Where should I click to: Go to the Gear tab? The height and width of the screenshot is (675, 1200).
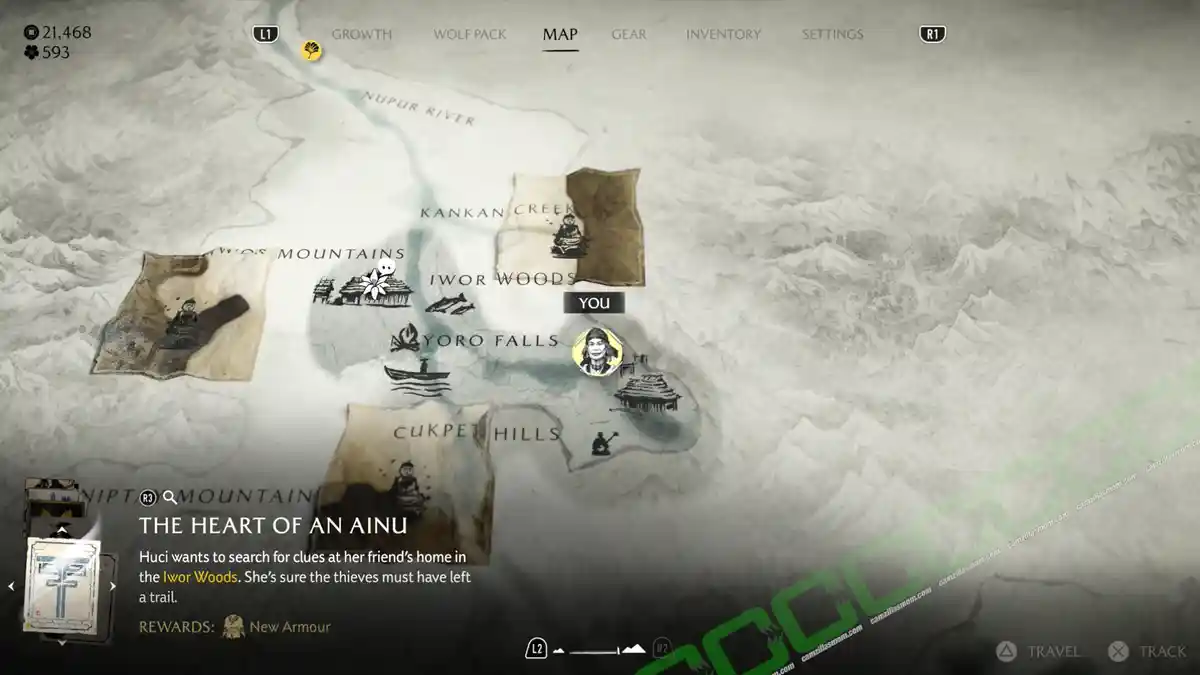click(x=629, y=34)
